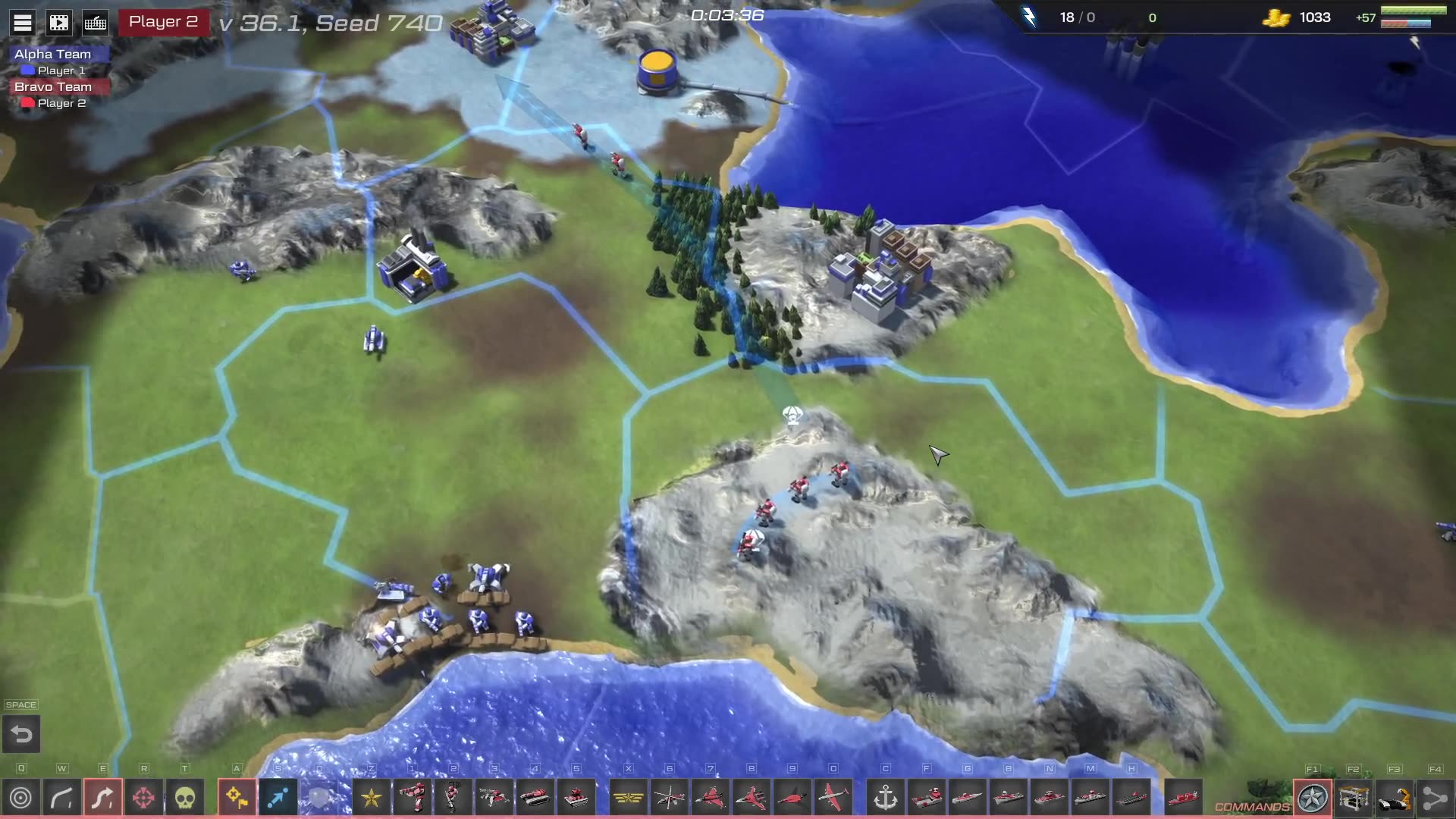Click the undo arrow button

21,734
